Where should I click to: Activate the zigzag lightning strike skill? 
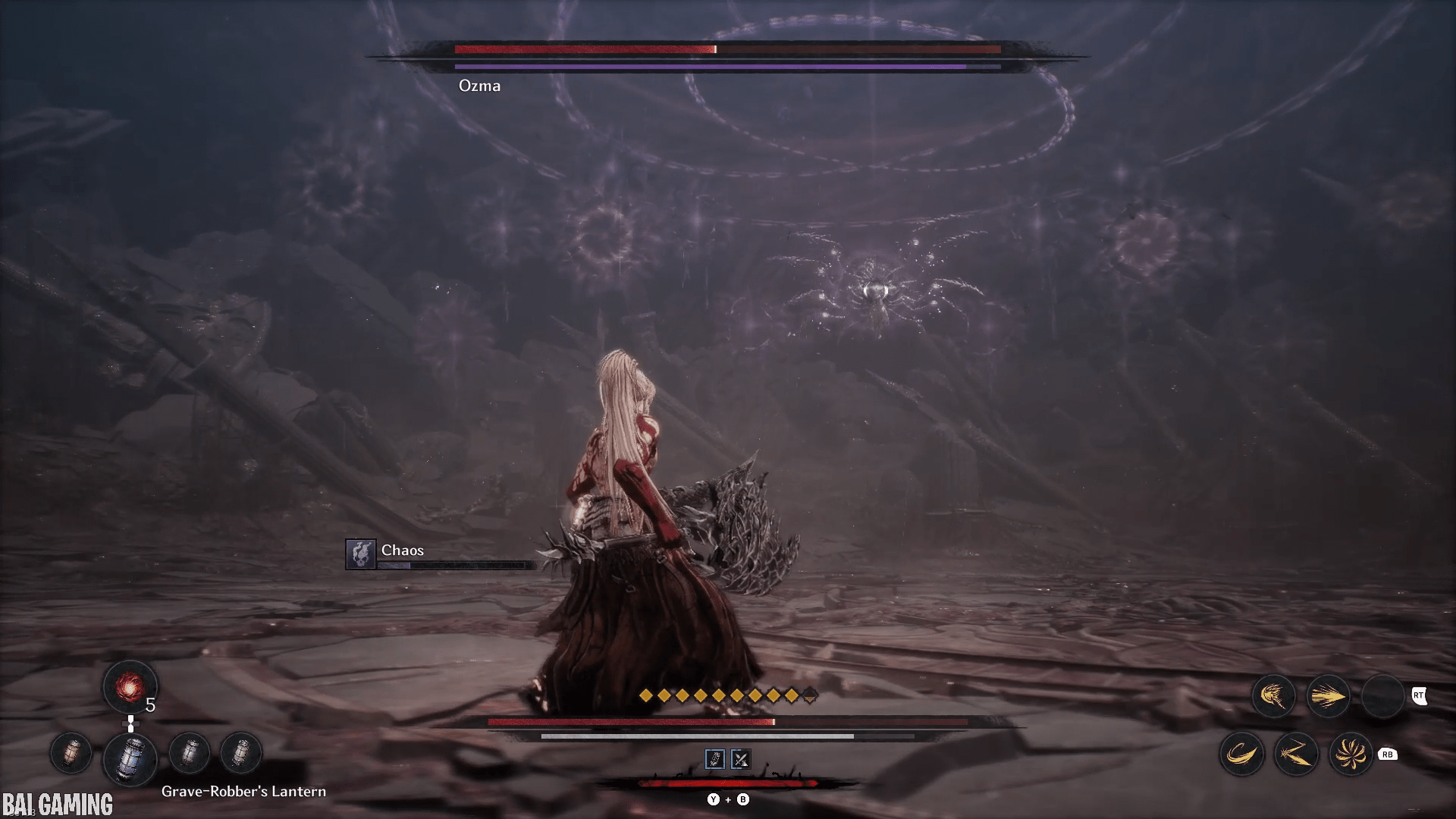click(x=1296, y=754)
